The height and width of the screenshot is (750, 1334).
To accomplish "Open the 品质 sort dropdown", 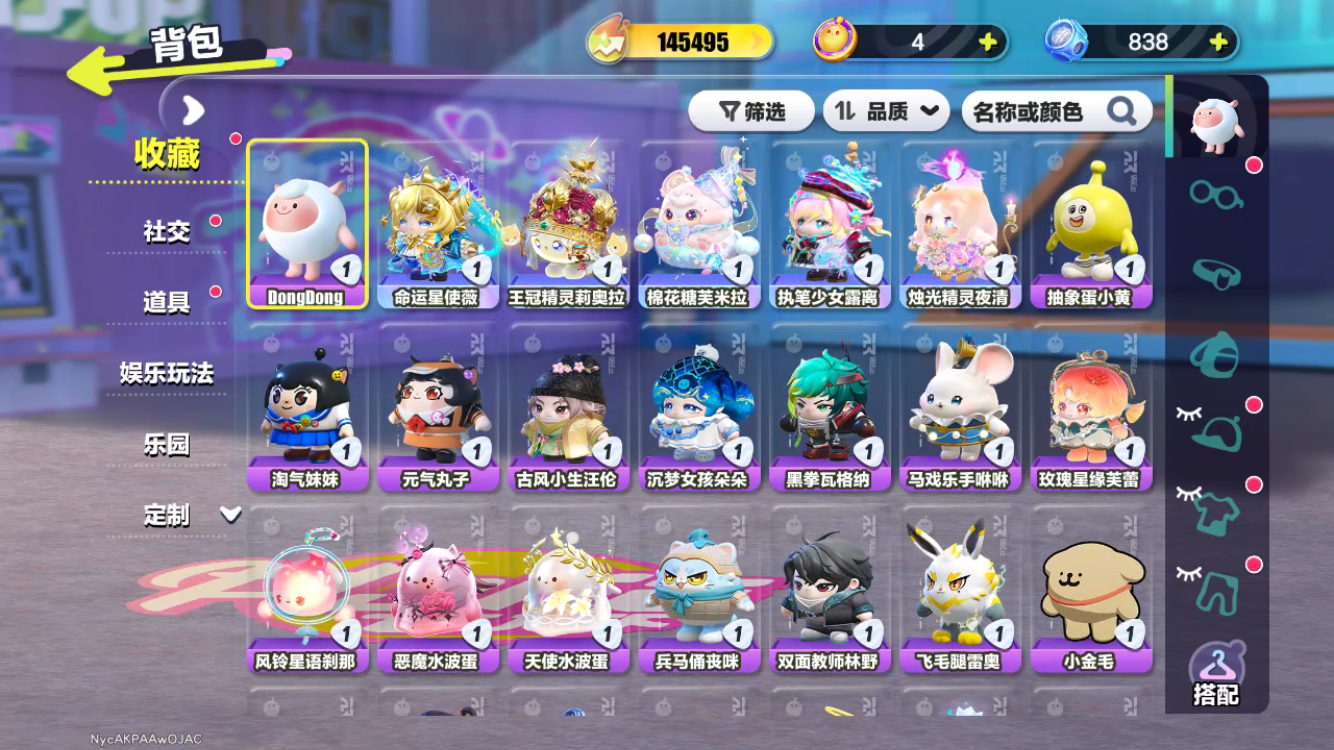I will [885, 112].
